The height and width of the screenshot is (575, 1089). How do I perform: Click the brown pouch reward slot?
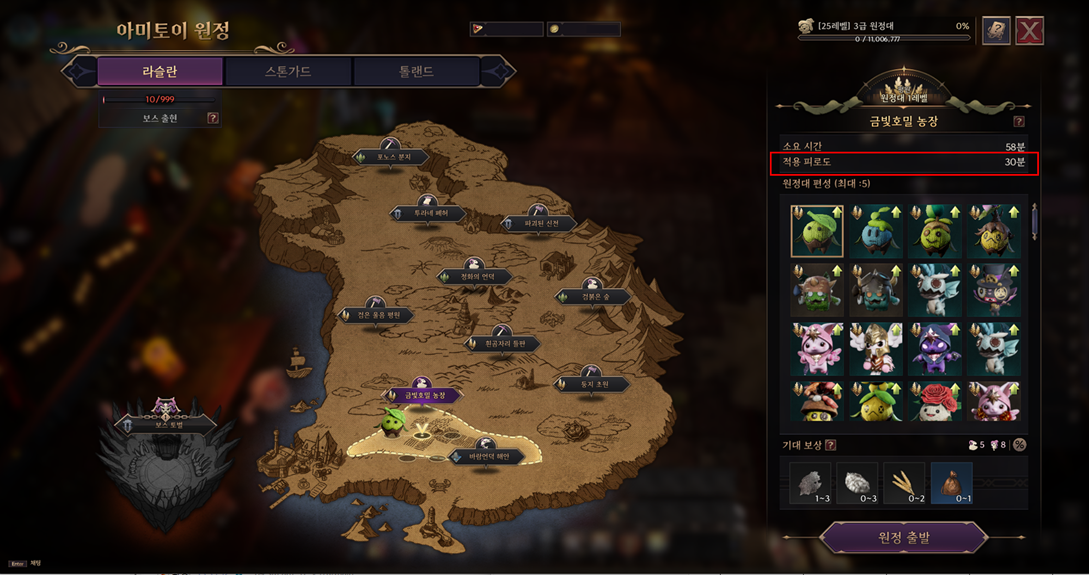point(951,483)
